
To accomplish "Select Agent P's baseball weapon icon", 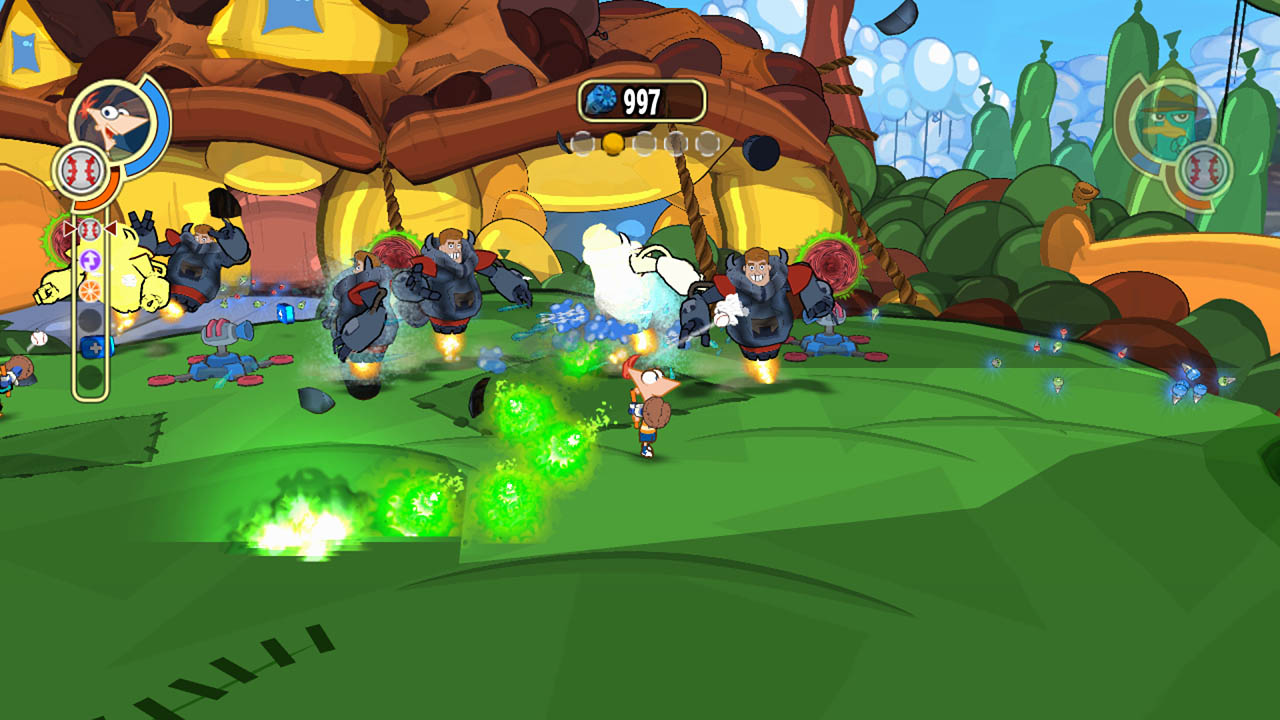I will [1203, 170].
